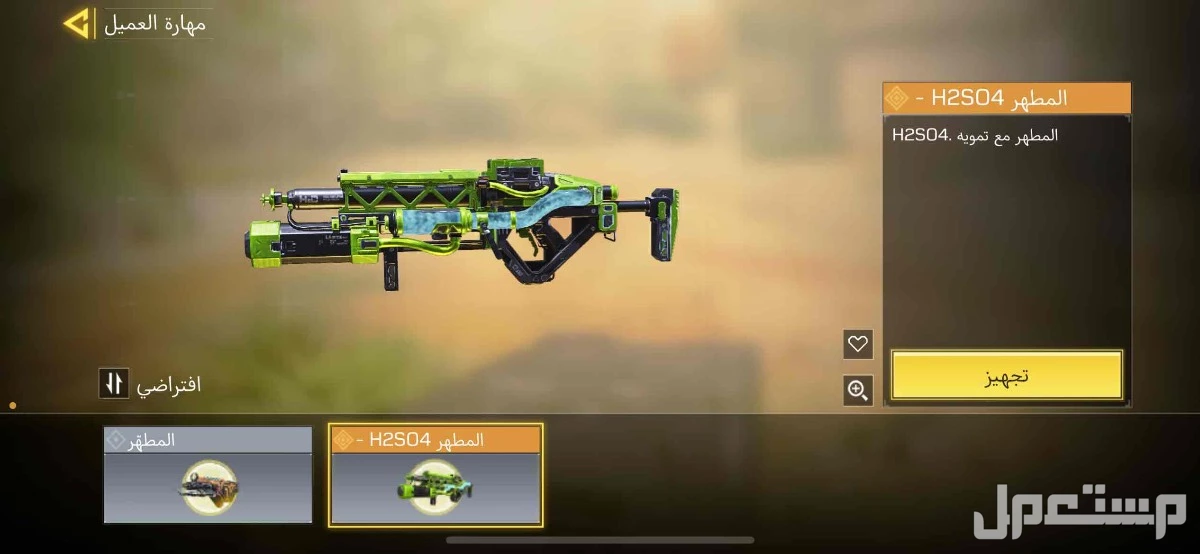The width and height of the screenshot is (1200, 554).
Task: Go back with the yellow arrow button
Action: click(77, 23)
